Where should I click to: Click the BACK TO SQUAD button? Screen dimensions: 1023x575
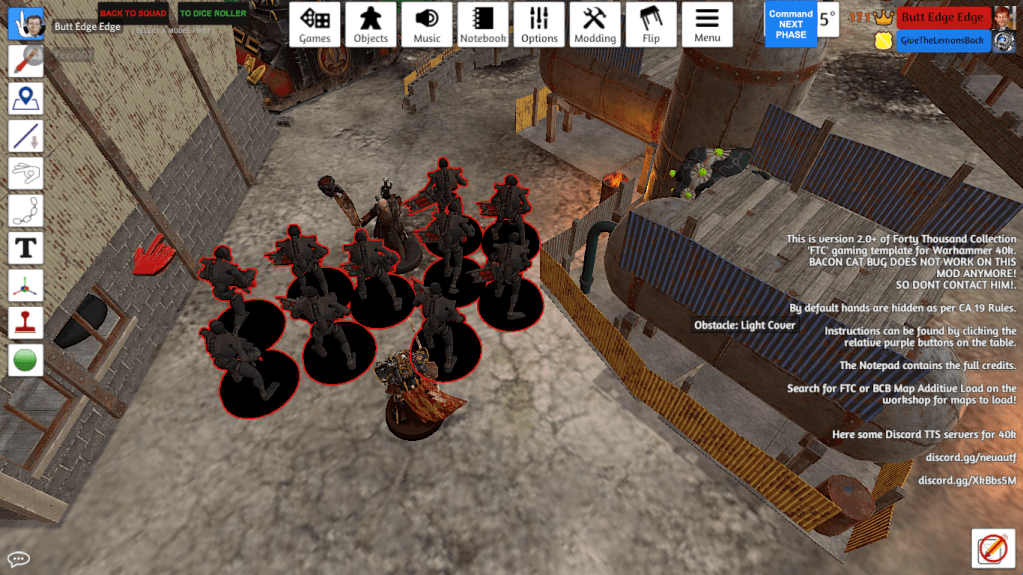point(133,13)
